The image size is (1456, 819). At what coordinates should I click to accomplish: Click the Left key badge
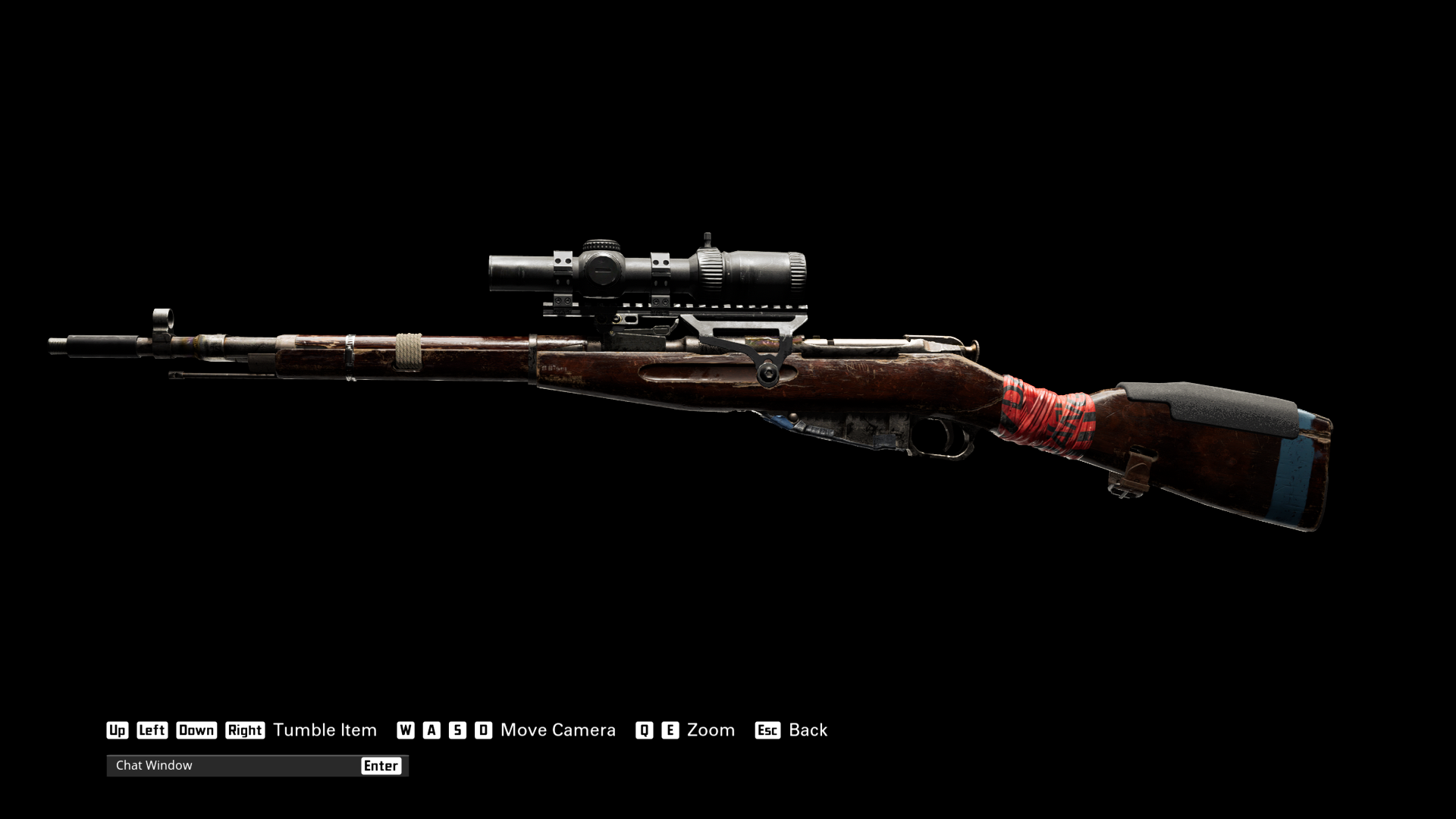(152, 730)
